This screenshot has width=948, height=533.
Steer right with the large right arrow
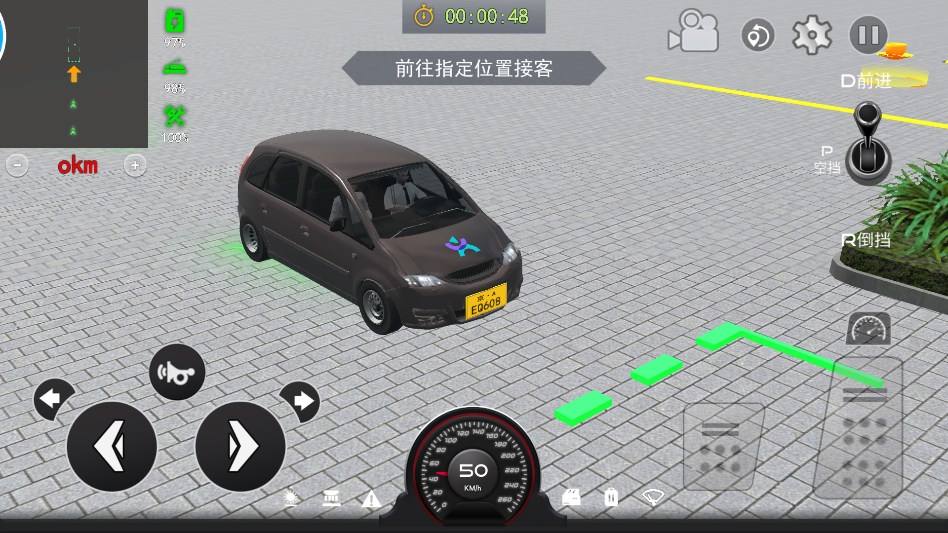240,446
